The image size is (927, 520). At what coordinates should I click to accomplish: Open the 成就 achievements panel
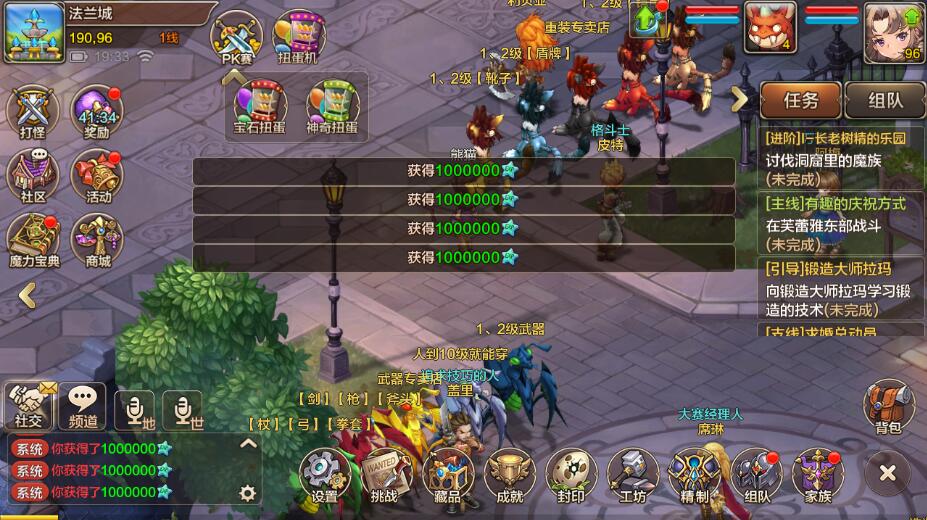click(x=509, y=473)
